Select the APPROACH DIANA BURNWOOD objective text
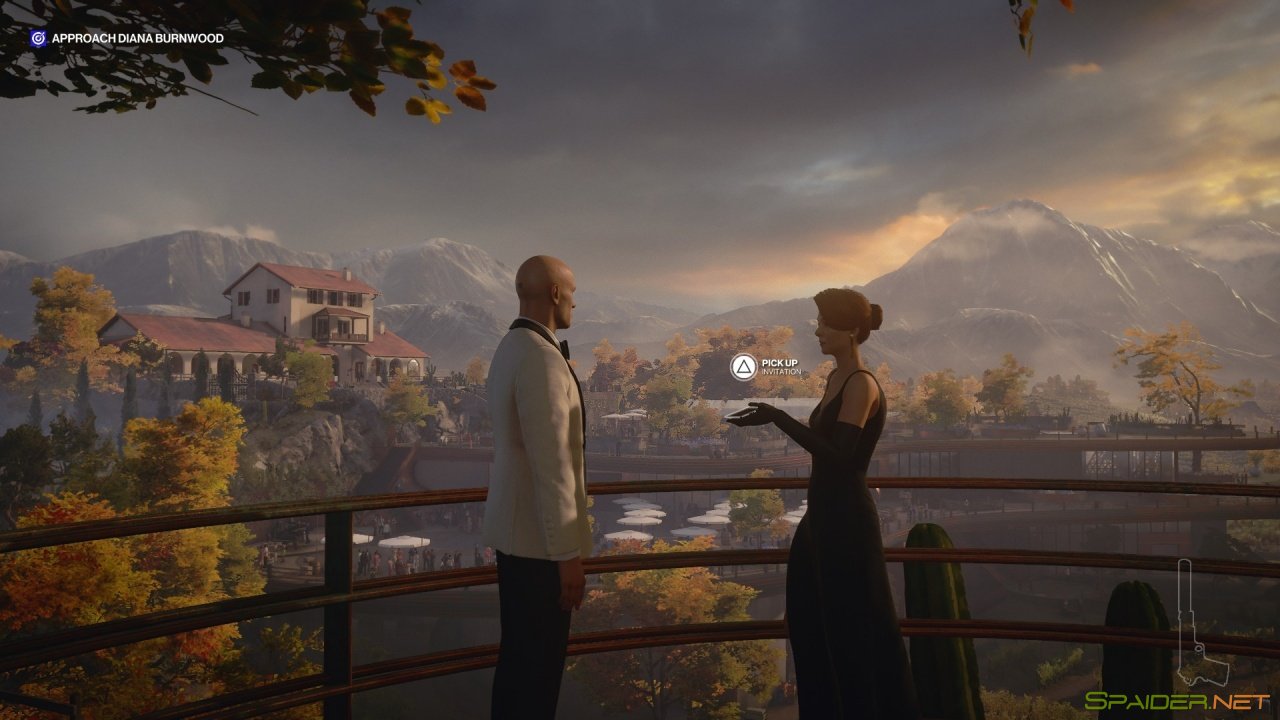Screen dimensions: 1280x720 [137, 38]
